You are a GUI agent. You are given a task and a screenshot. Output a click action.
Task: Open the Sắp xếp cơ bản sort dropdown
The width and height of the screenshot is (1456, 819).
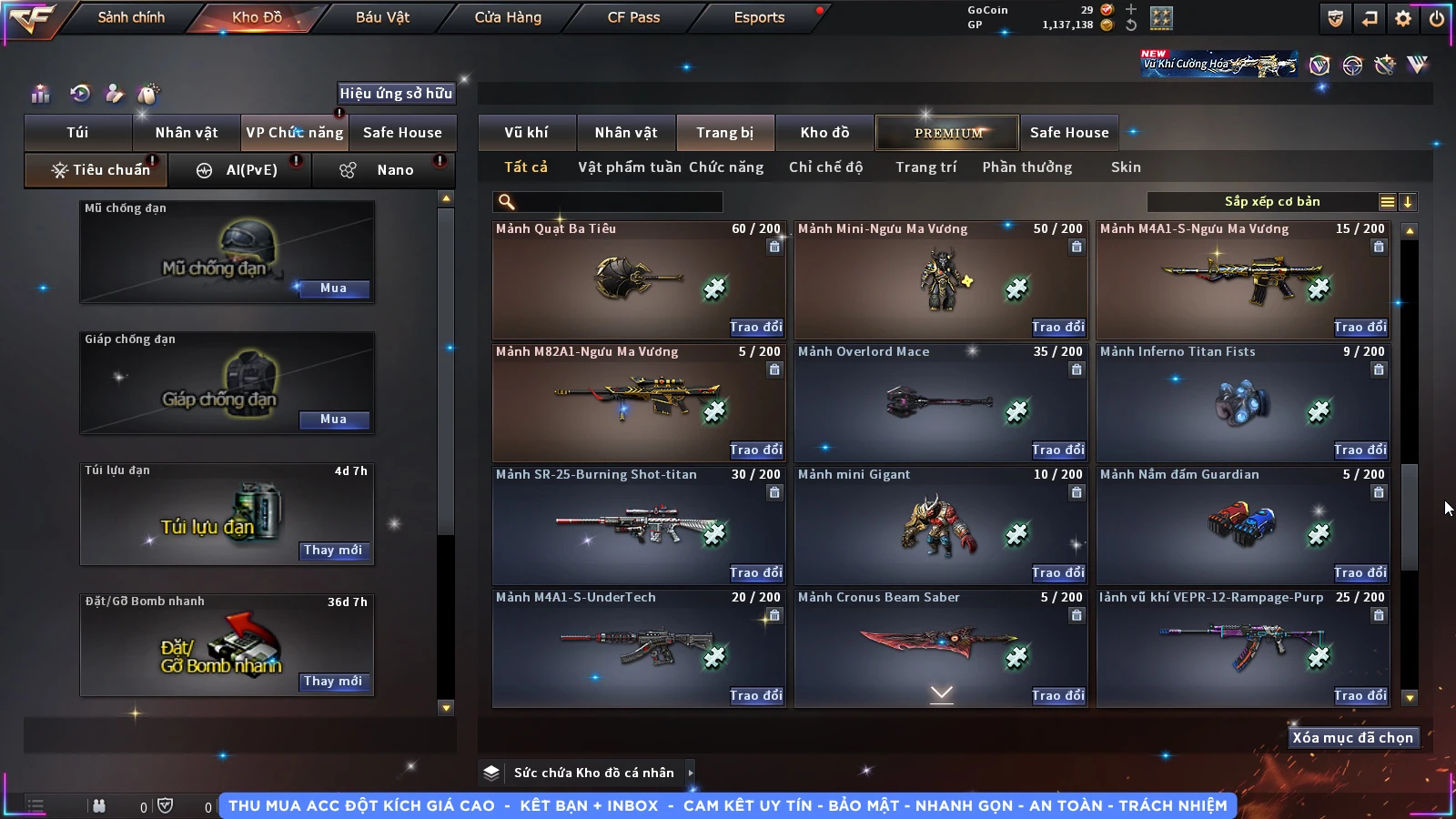(1387, 202)
